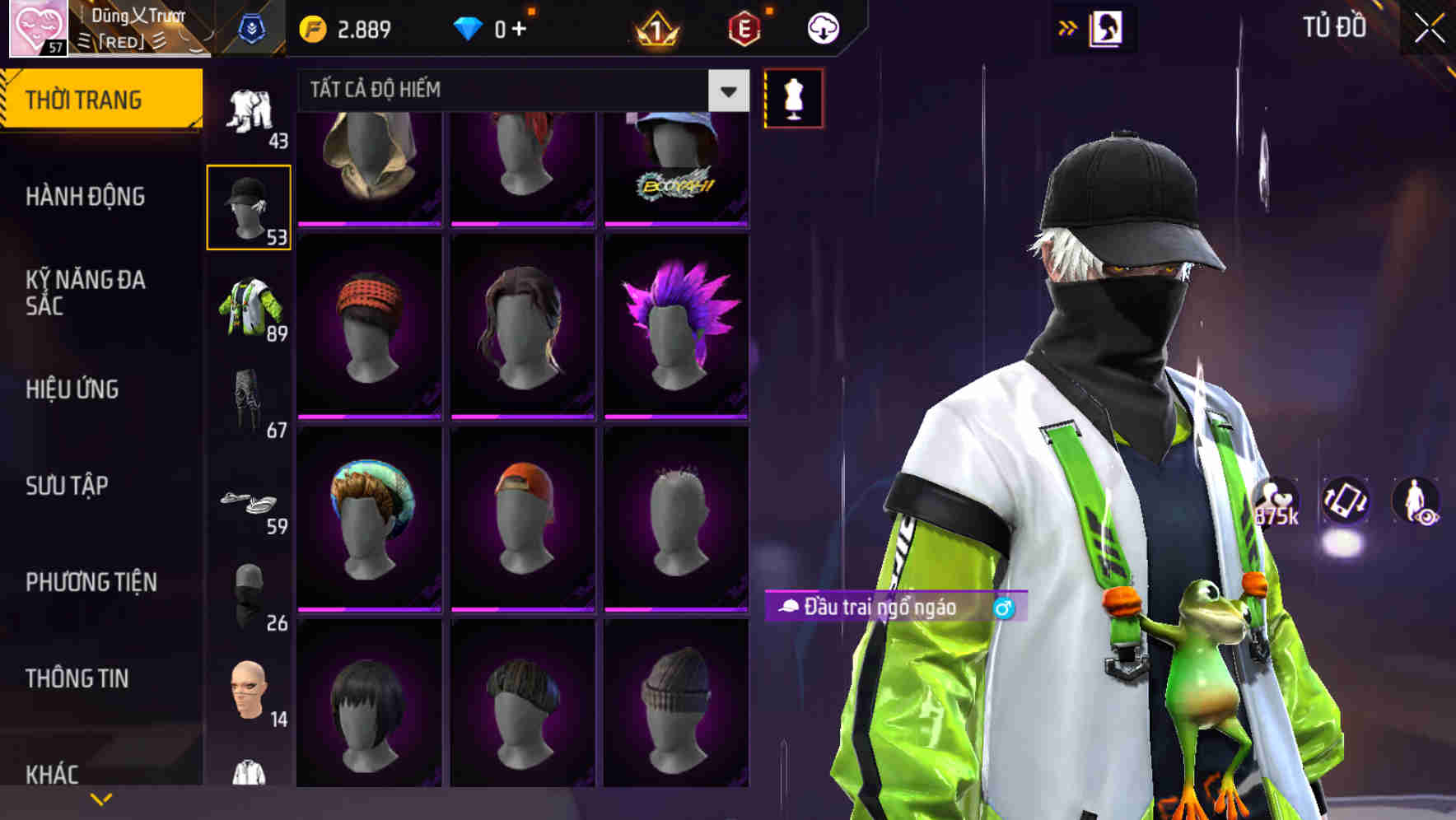Expand the sidebar with the bottom yellow chevron
This screenshot has width=1456, height=820.
[100, 798]
